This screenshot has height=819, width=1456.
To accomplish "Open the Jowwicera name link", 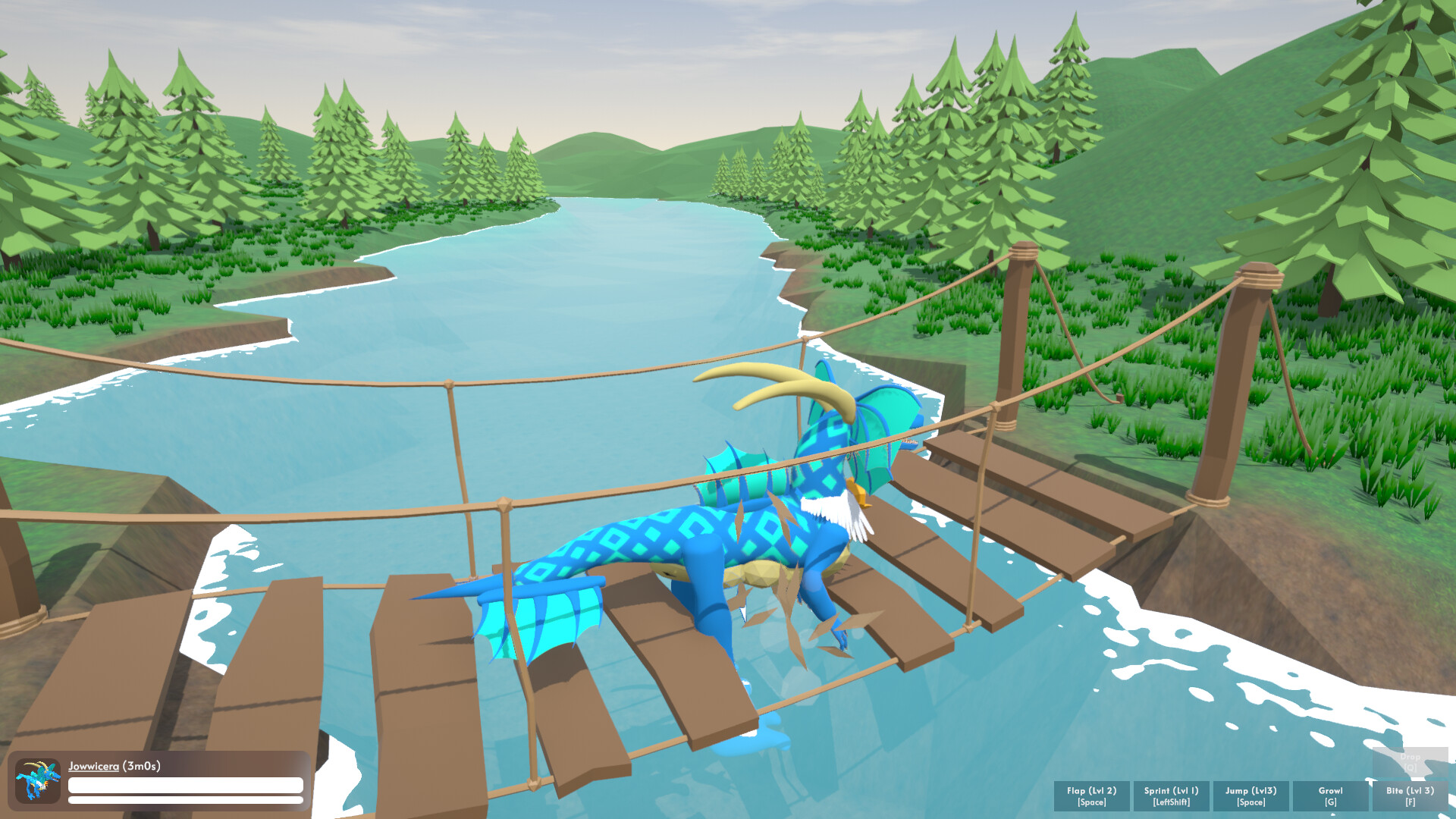I will (94, 768).
